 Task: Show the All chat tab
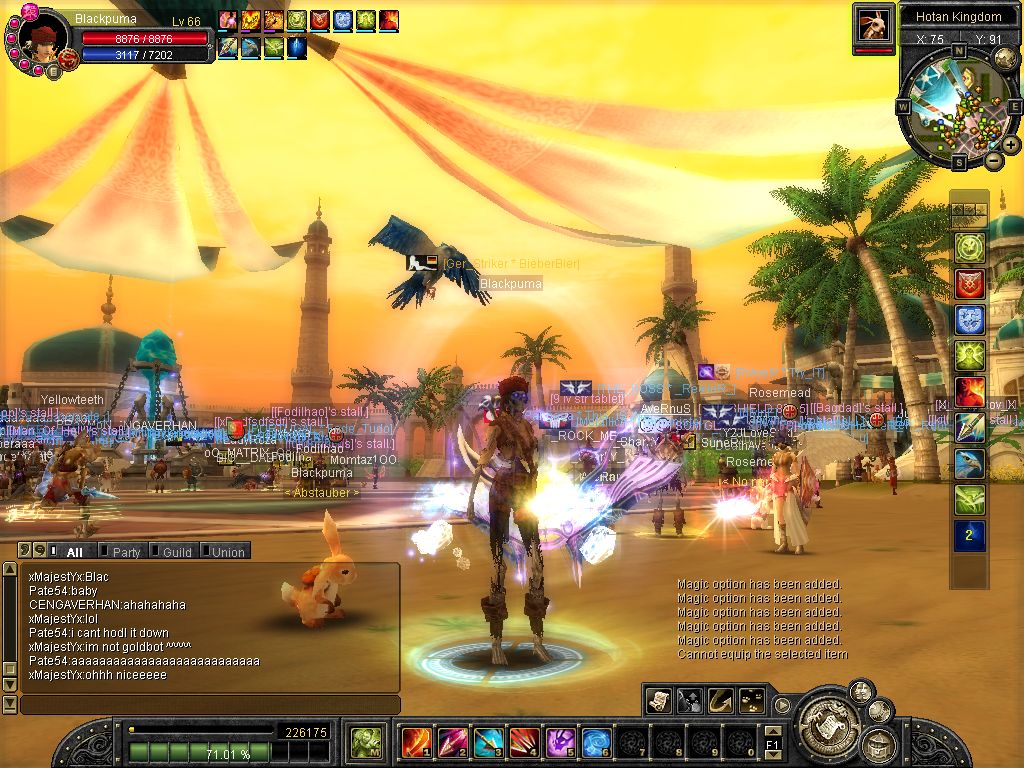click(73, 551)
